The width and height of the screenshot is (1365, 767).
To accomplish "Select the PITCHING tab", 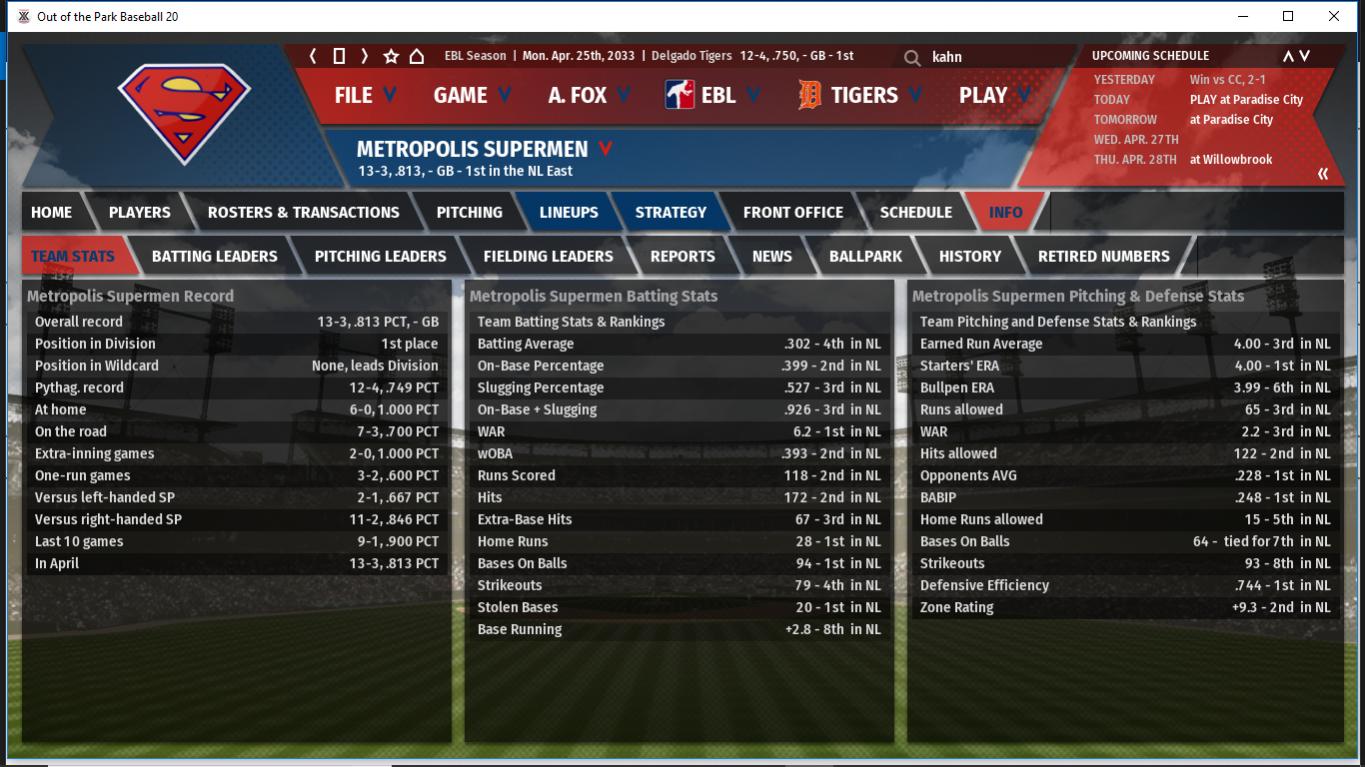I will [469, 212].
